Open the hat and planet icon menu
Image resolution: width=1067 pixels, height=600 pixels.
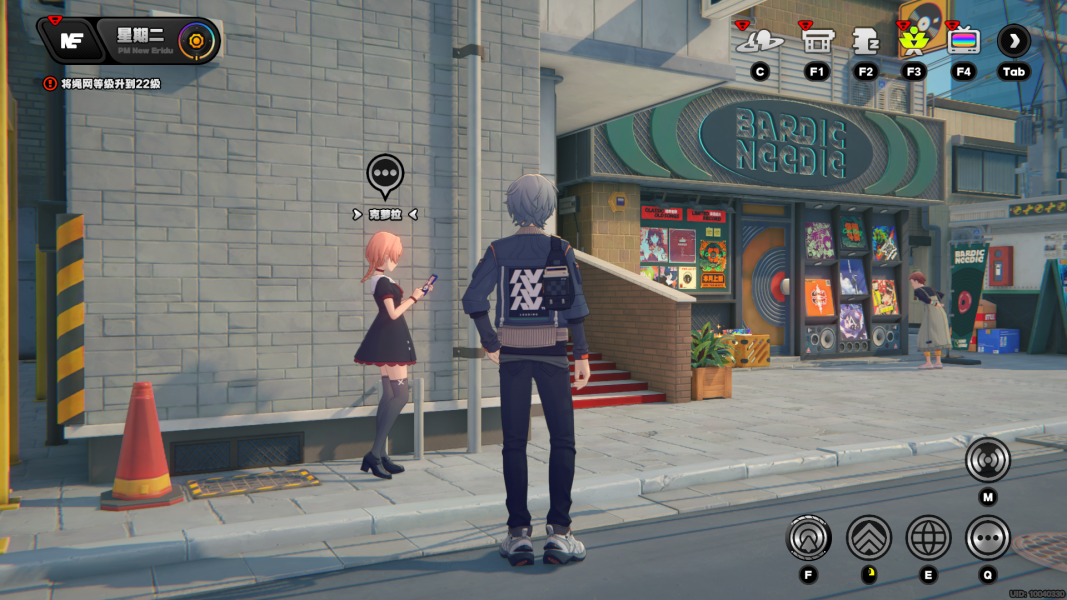pos(759,41)
